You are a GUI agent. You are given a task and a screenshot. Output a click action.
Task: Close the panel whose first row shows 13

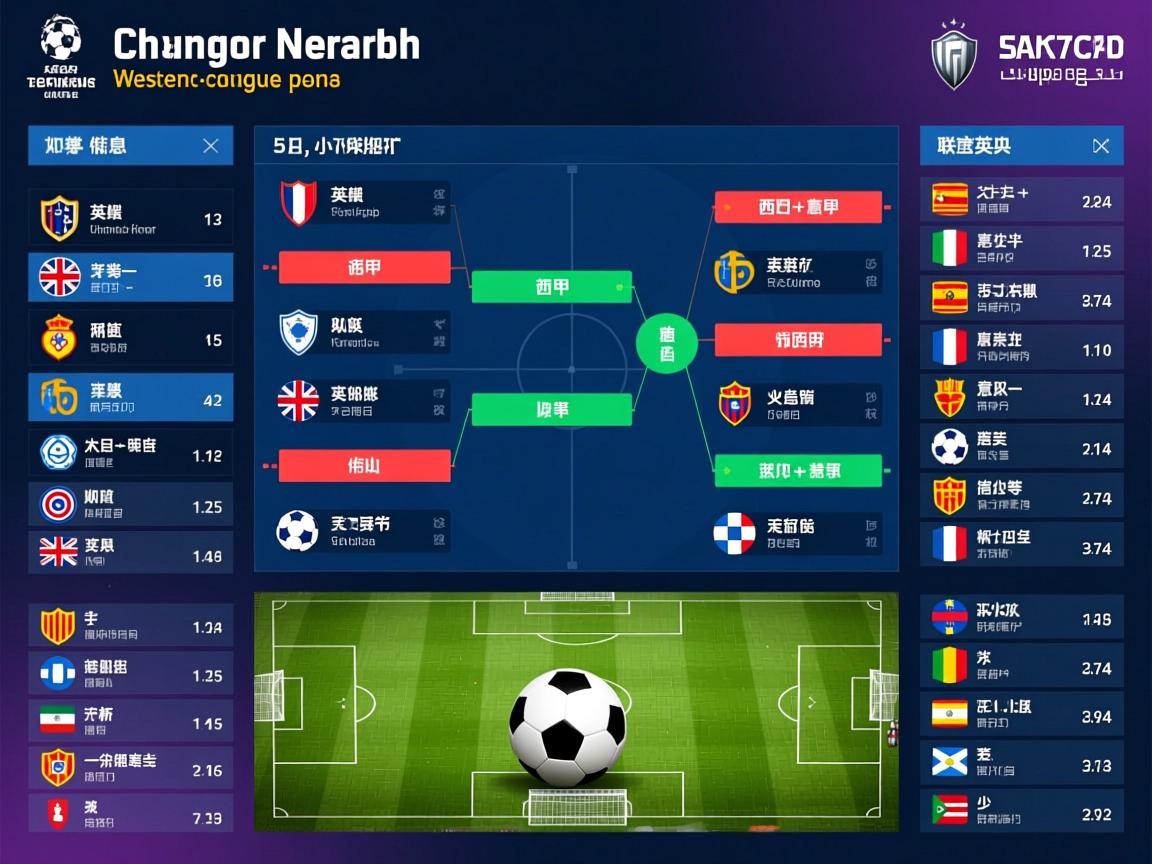pyautogui.click(x=210, y=146)
